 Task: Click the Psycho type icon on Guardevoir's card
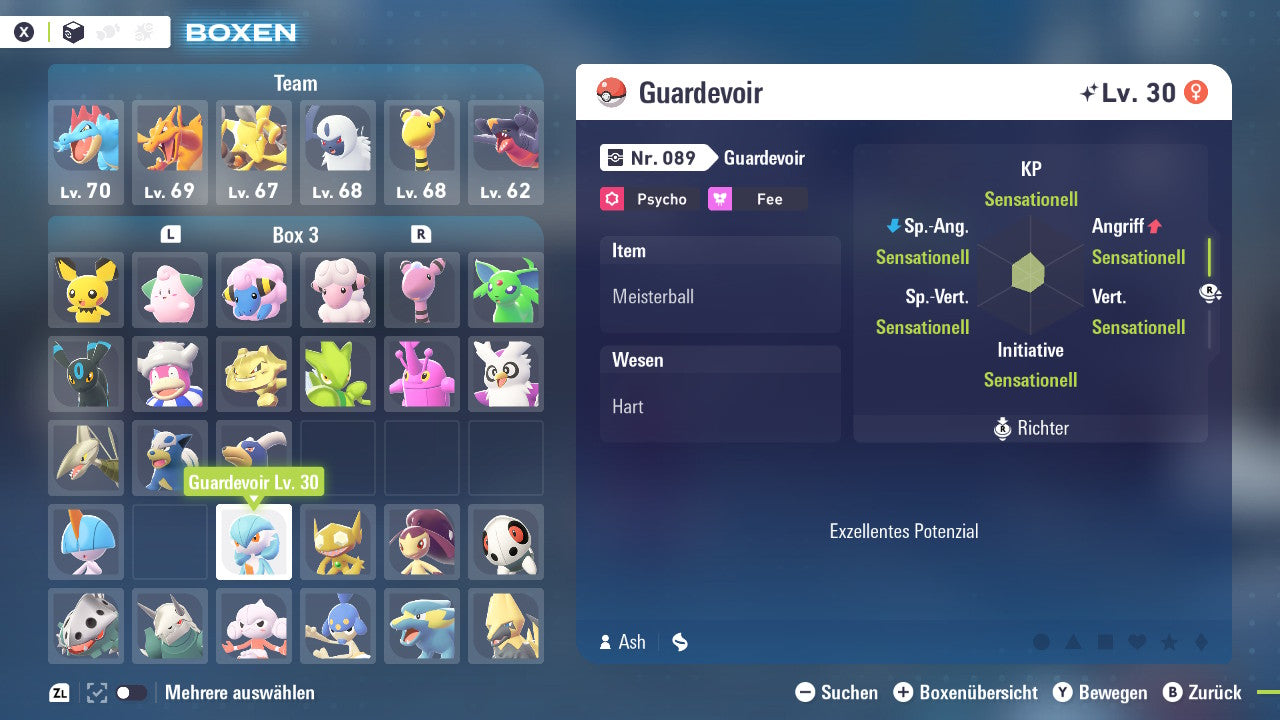point(610,199)
